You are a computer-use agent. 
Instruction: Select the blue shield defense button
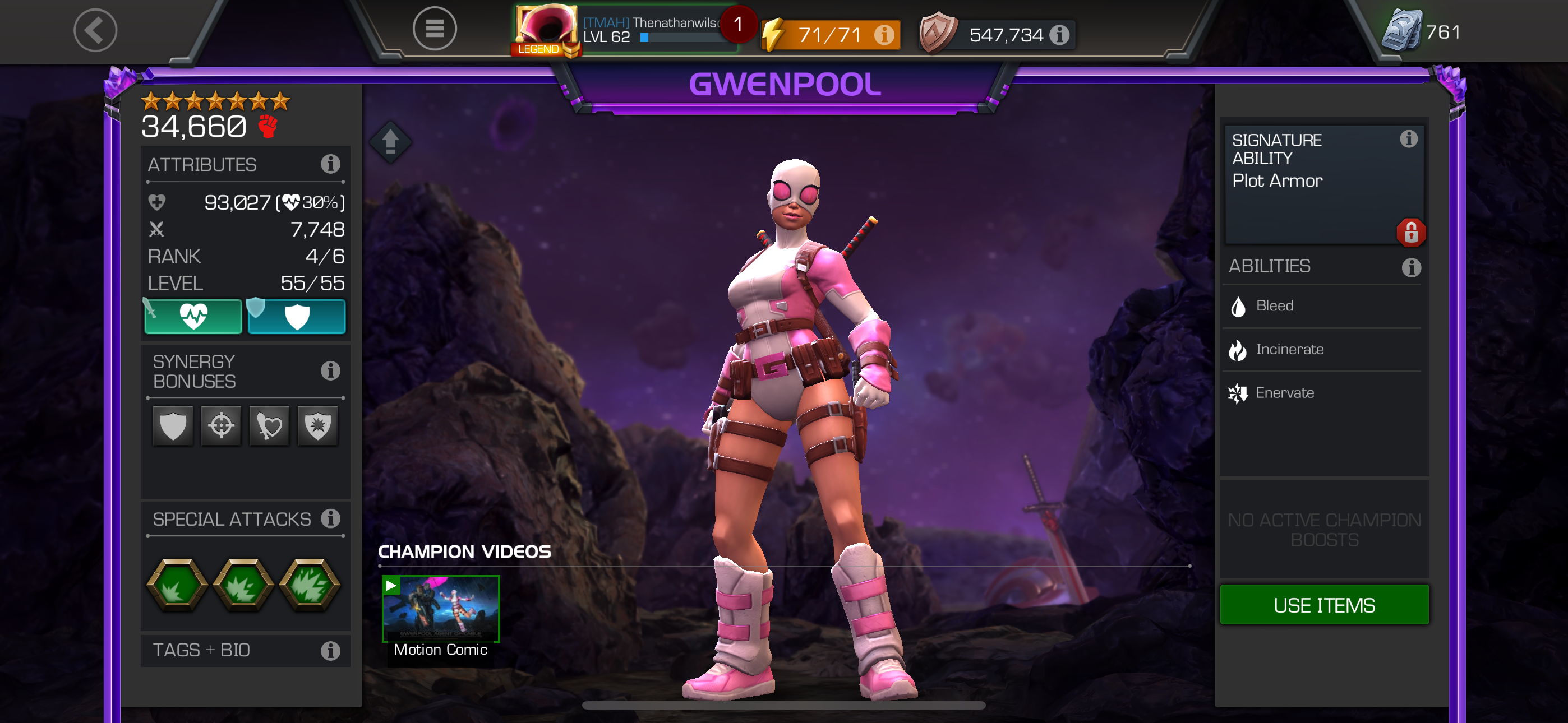[297, 317]
